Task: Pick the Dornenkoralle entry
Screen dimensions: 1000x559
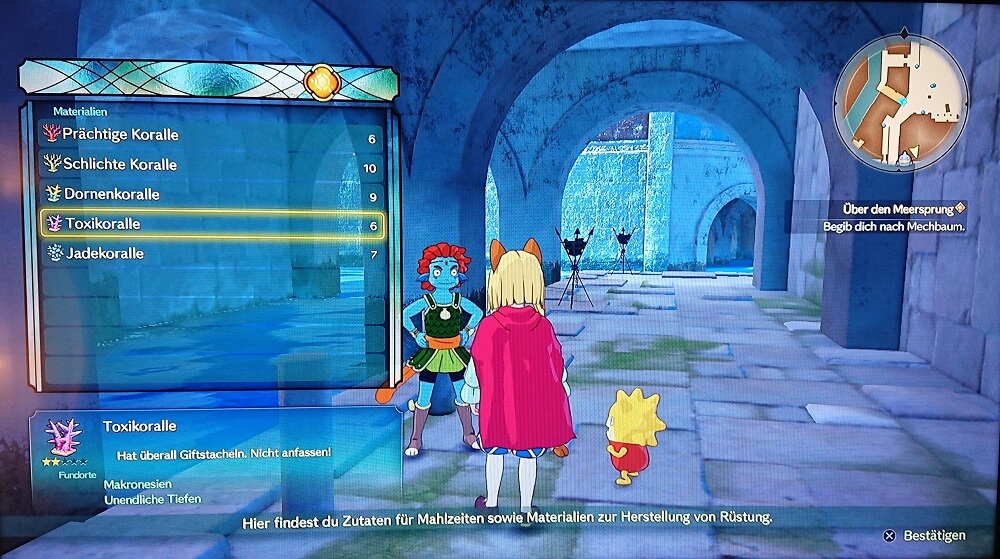Action: (212, 194)
